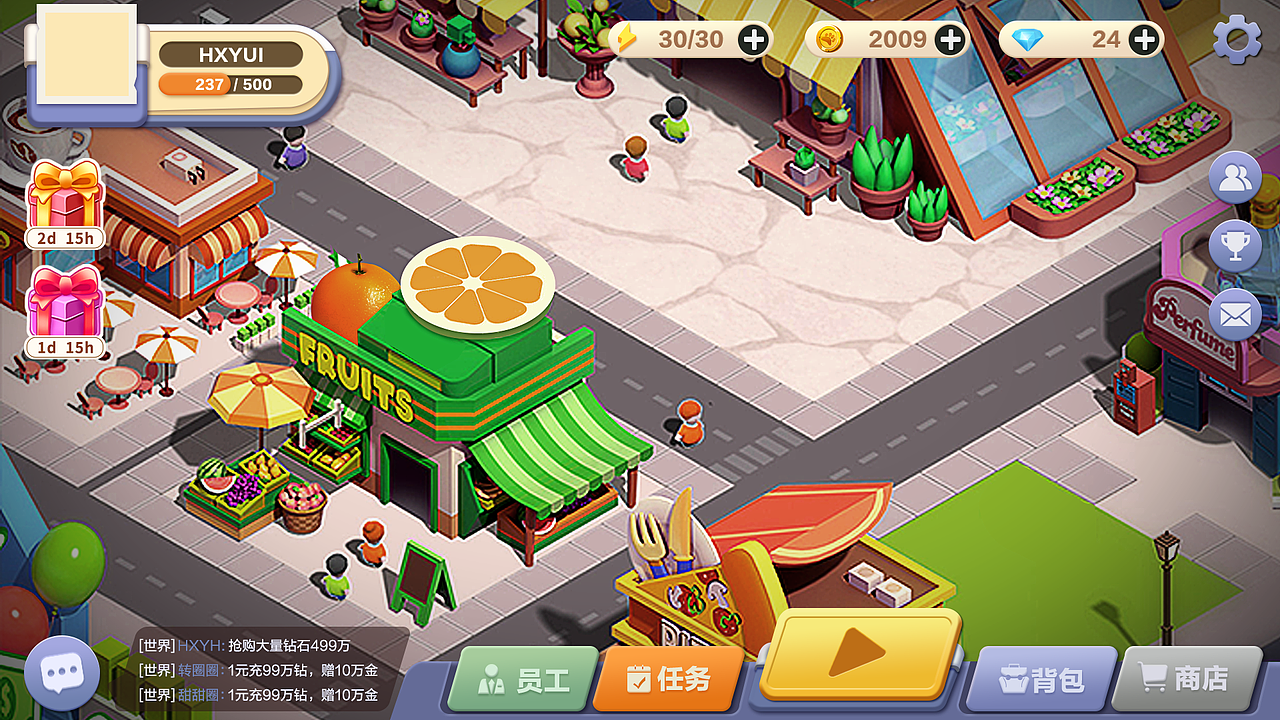Open the mail inbox icon

click(1234, 314)
